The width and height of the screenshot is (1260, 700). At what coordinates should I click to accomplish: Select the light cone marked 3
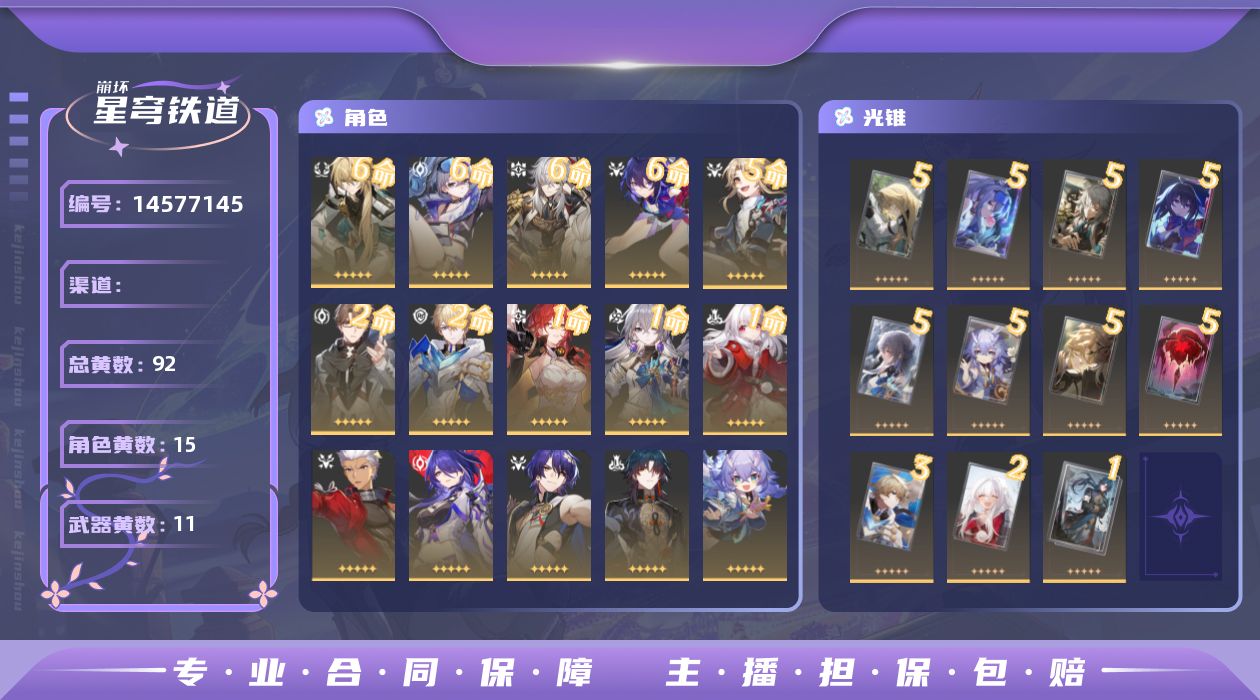click(x=891, y=515)
